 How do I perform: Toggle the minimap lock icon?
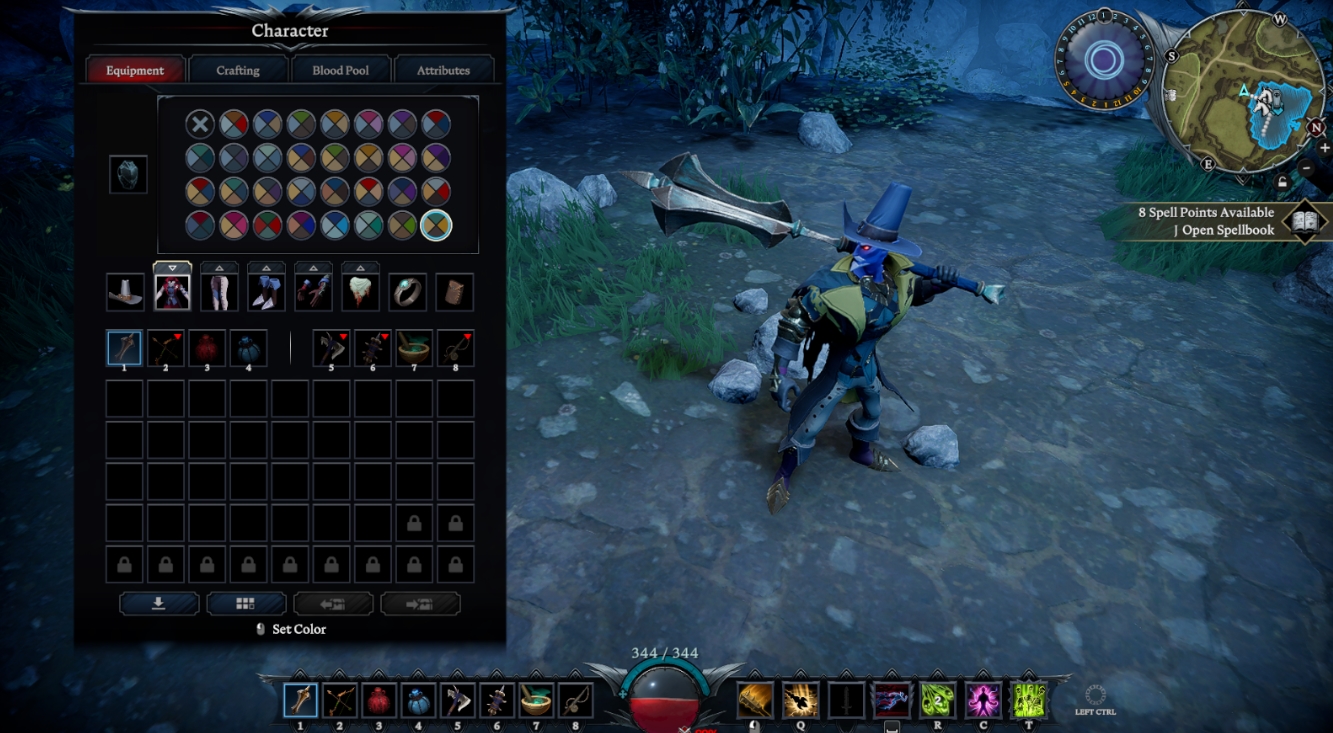coord(1282,182)
